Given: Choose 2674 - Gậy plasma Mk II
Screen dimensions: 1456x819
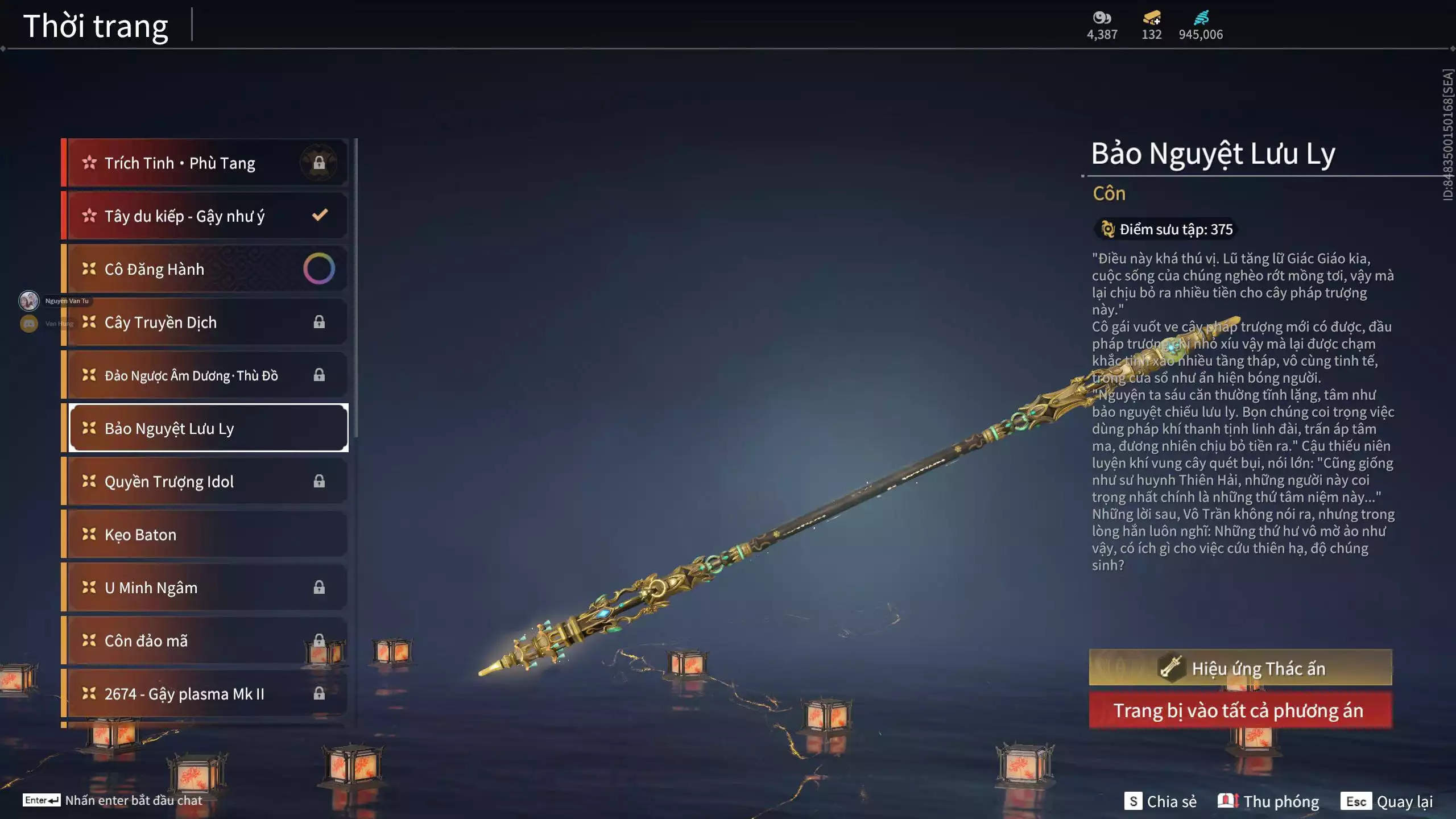Looking at the screenshot, I should (x=205, y=694).
